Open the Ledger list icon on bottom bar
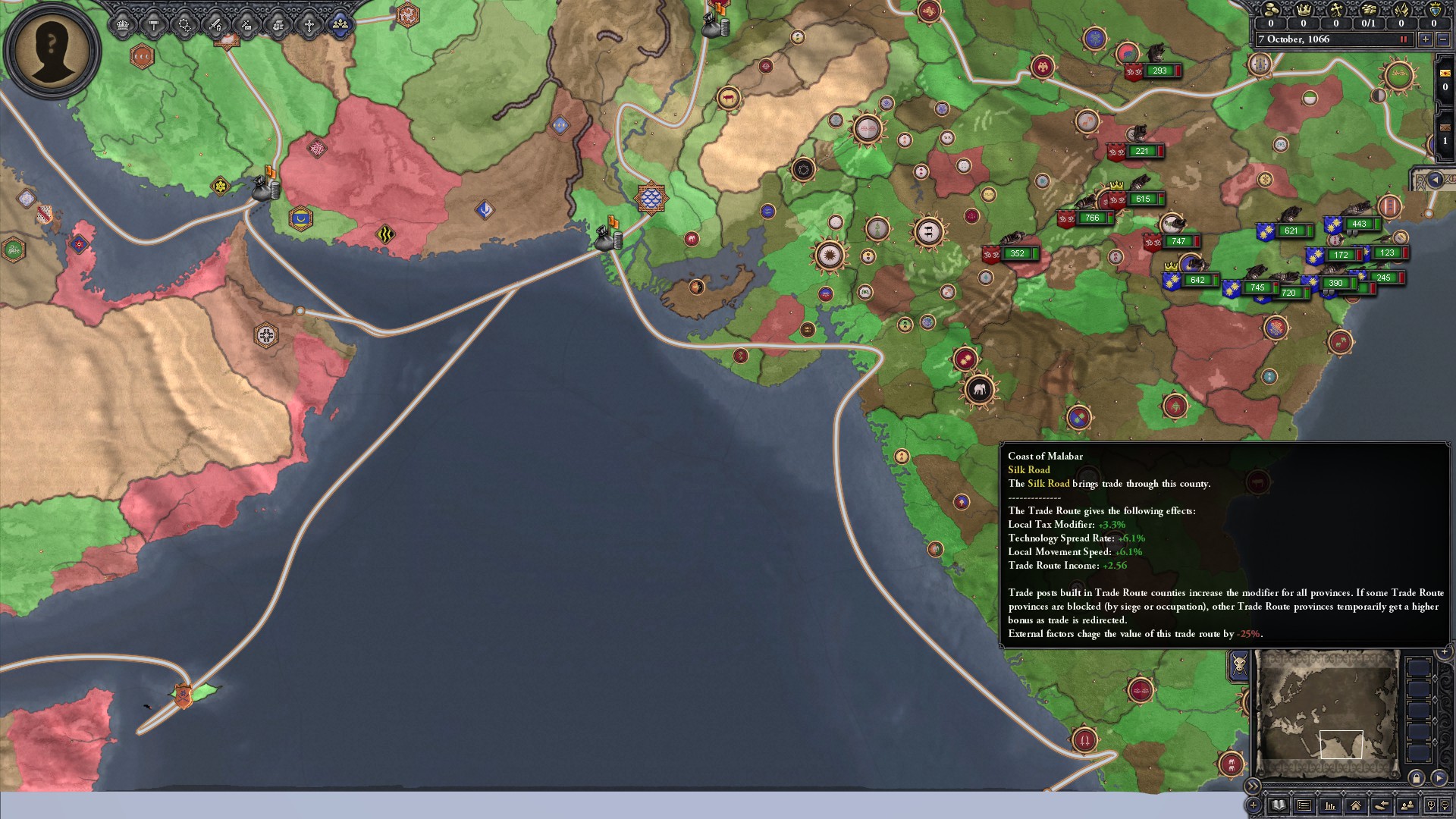1456x819 pixels. [x=1304, y=807]
